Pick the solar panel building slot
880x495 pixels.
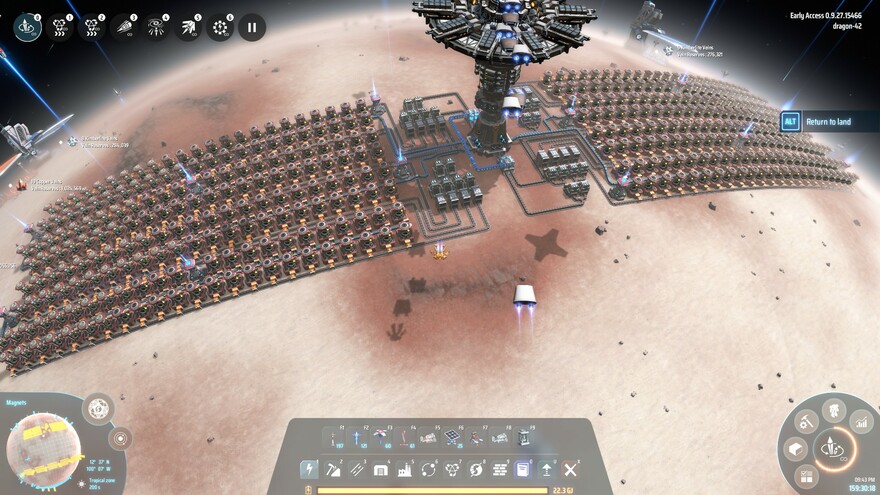[452, 437]
